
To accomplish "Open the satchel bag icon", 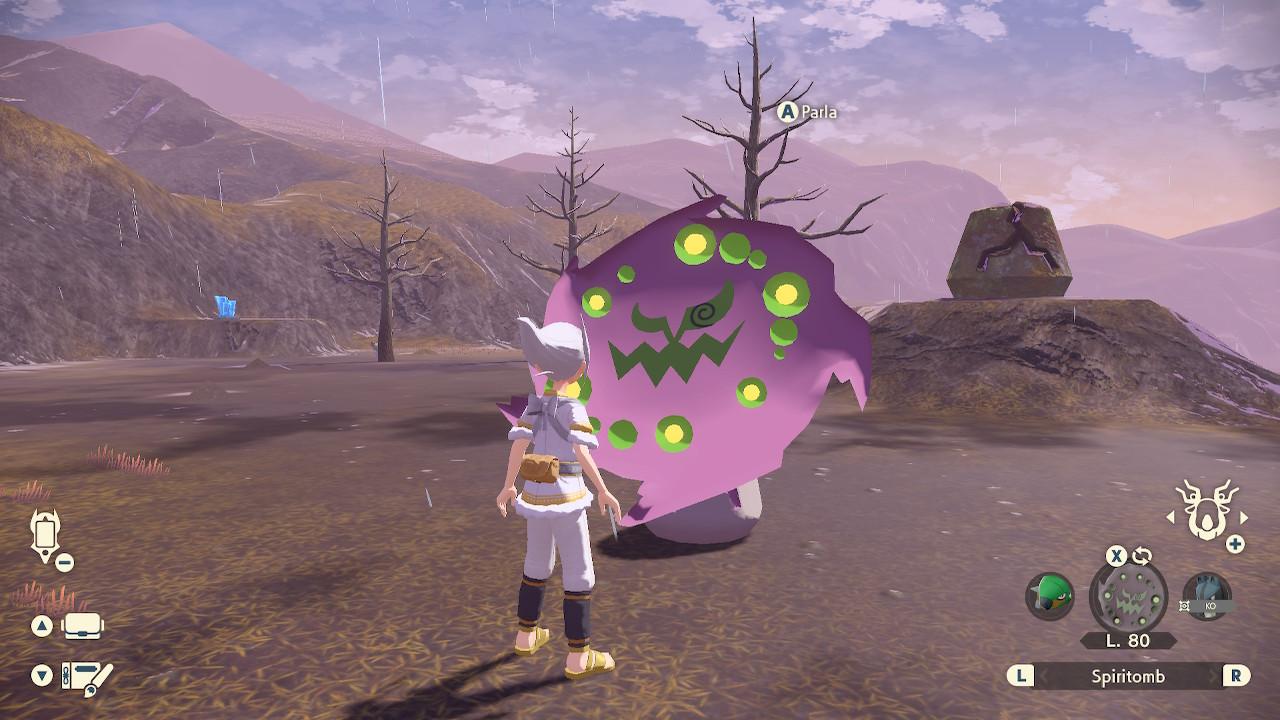I will pyautogui.click(x=83, y=627).
